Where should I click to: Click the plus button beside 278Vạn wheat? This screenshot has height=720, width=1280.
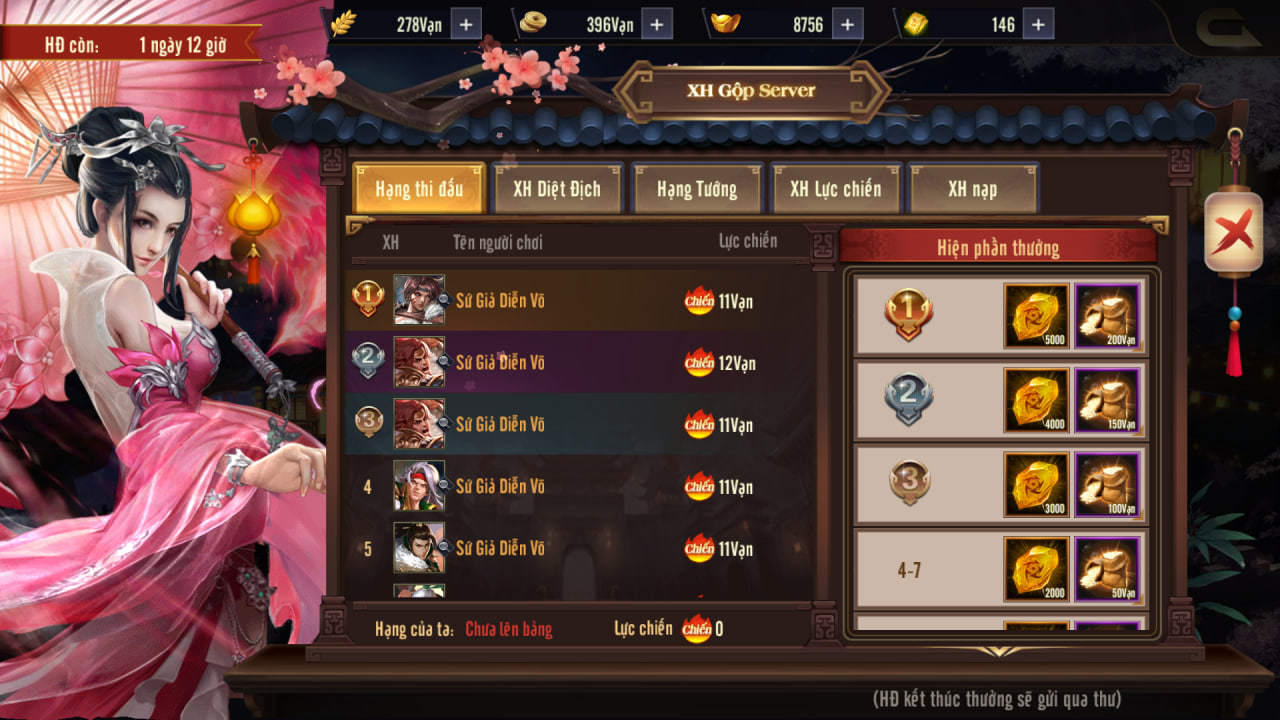(x=466, y=25)
